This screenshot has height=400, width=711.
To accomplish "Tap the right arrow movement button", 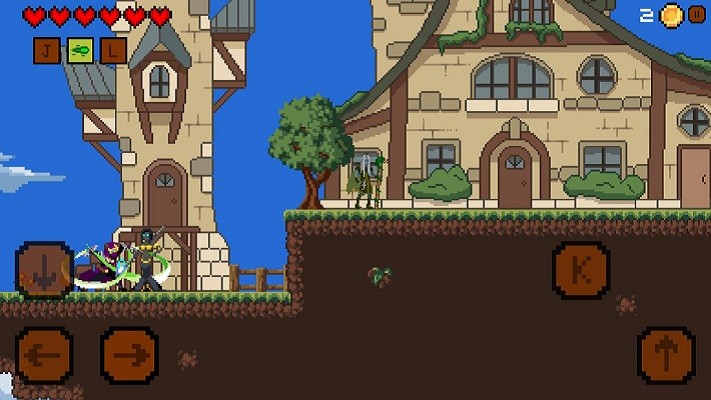I will coord(129,354).
